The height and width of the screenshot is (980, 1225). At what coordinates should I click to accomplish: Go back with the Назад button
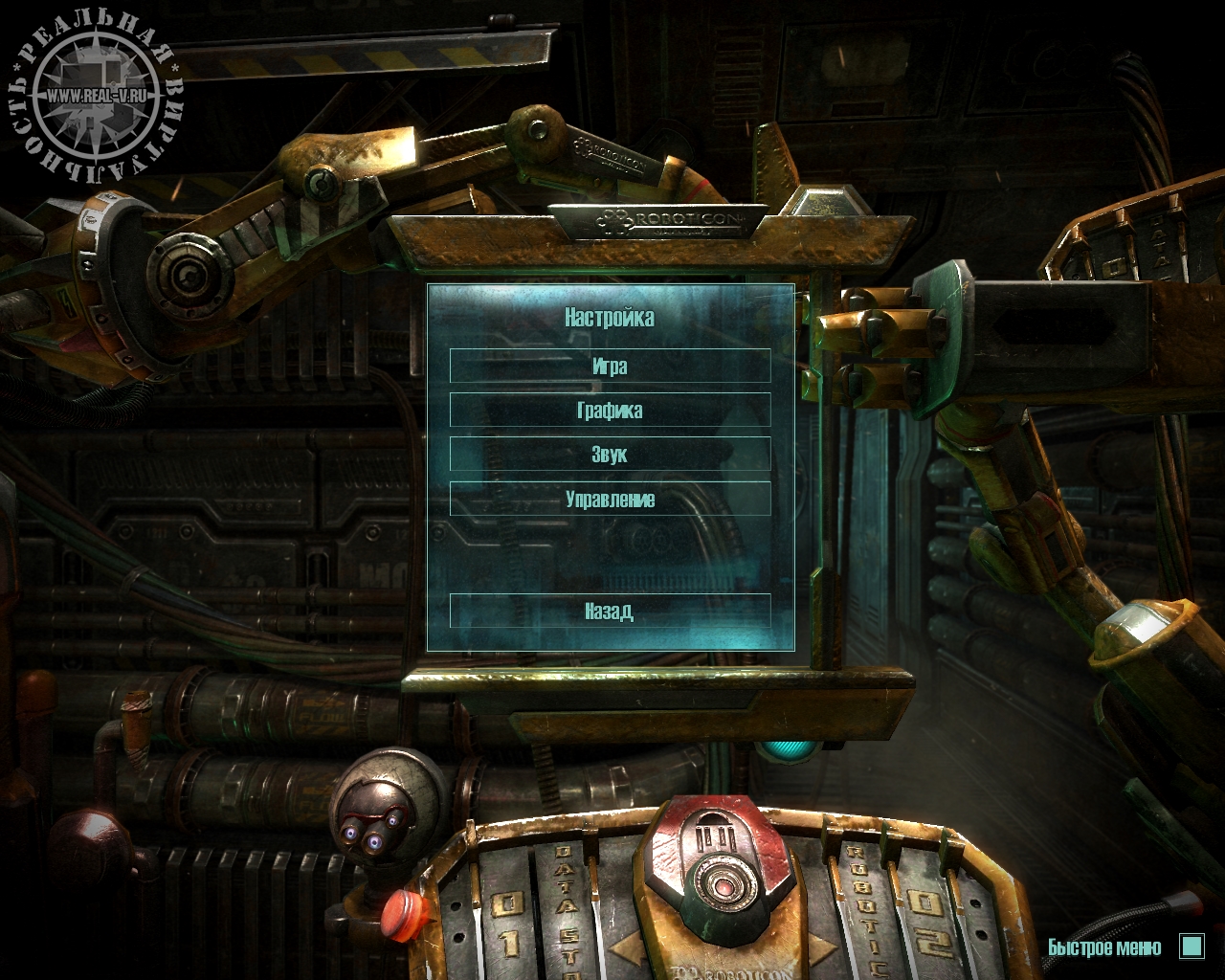coord(610,611)
